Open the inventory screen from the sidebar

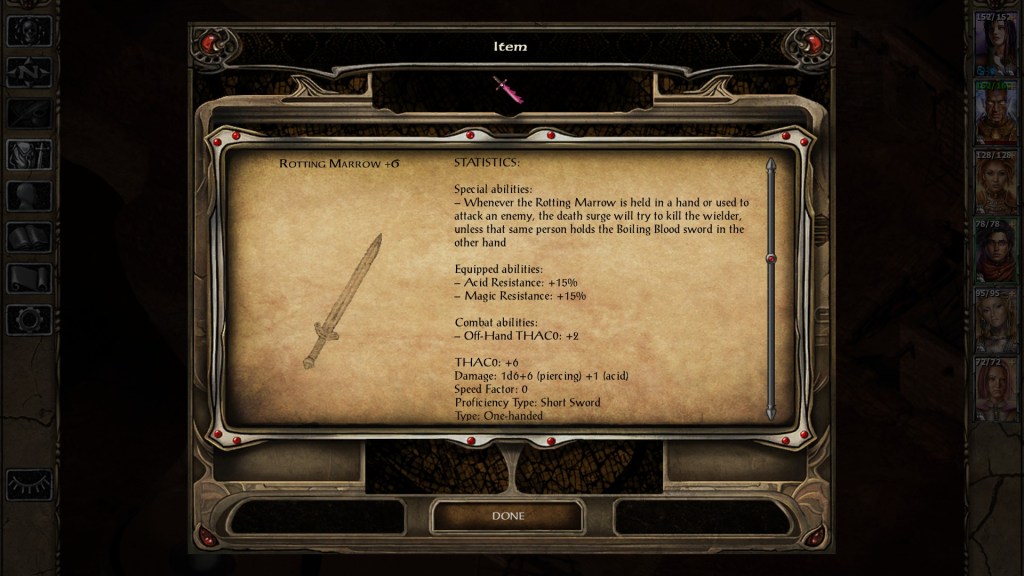[x=29, y=154]
